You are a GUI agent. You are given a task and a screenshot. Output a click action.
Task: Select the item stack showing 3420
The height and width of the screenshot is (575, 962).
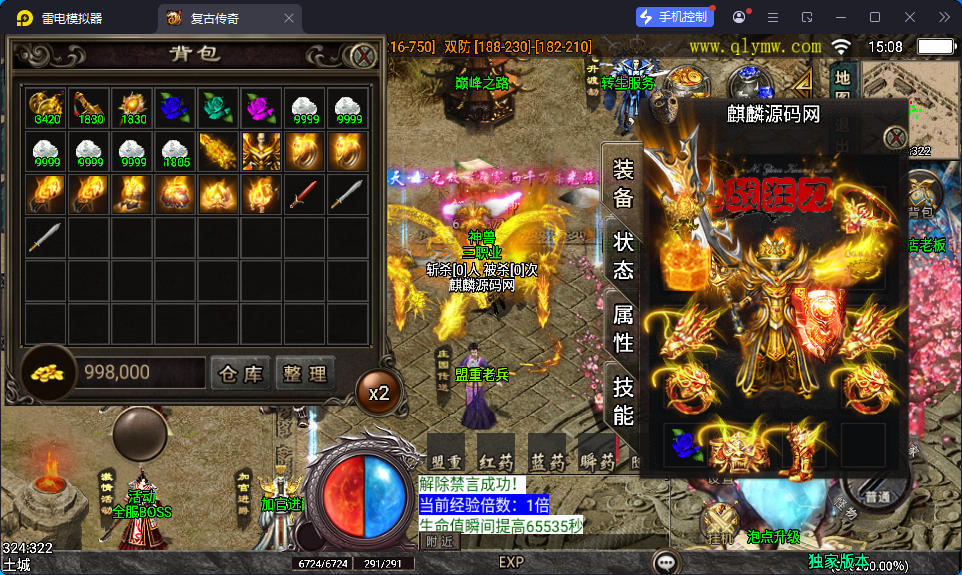(x=45, y=107)
